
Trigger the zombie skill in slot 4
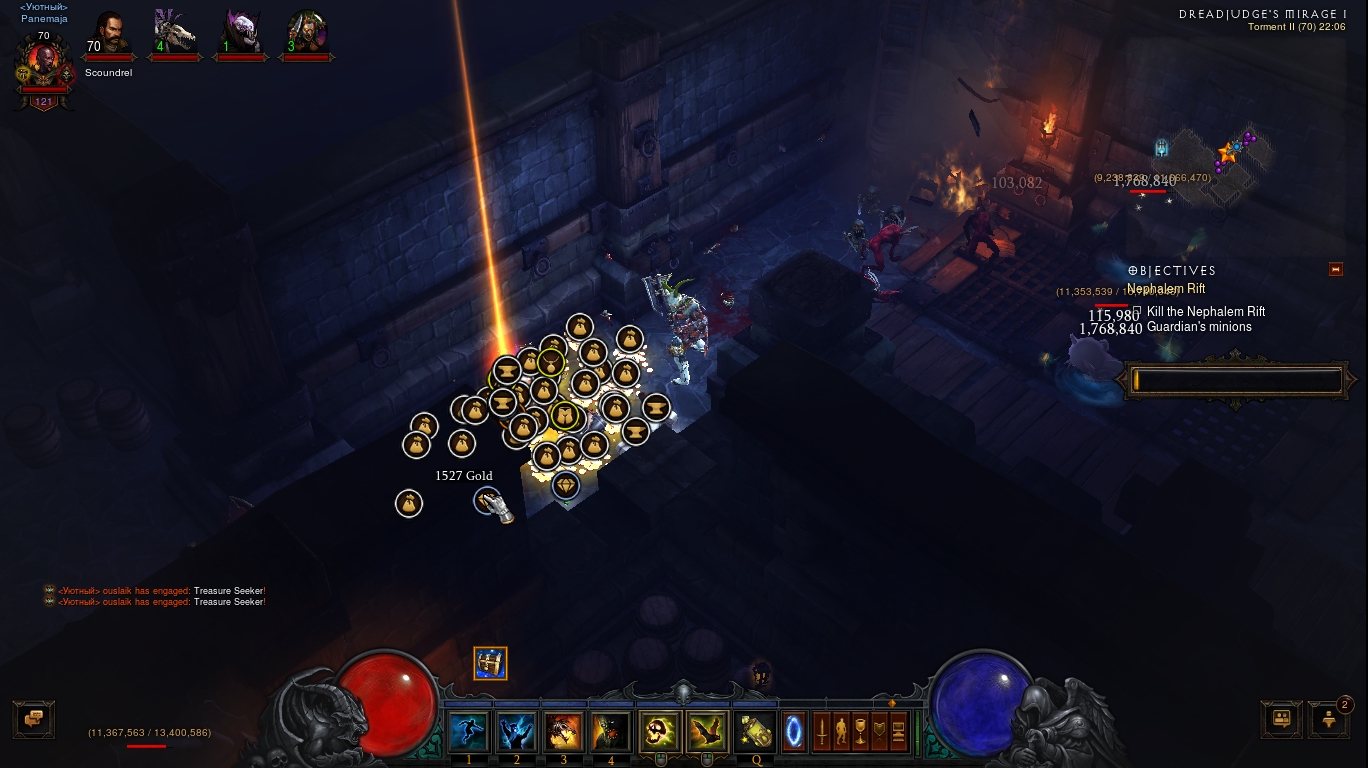[x=611, y=732]
